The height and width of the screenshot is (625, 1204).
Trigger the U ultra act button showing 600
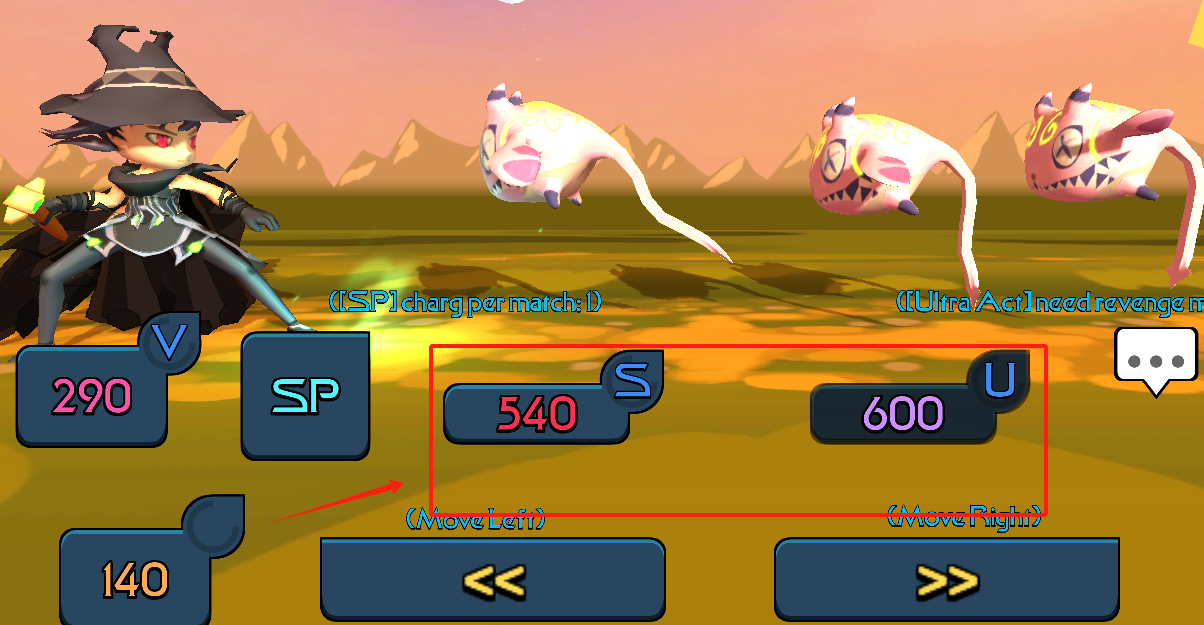tap(903, 412)
